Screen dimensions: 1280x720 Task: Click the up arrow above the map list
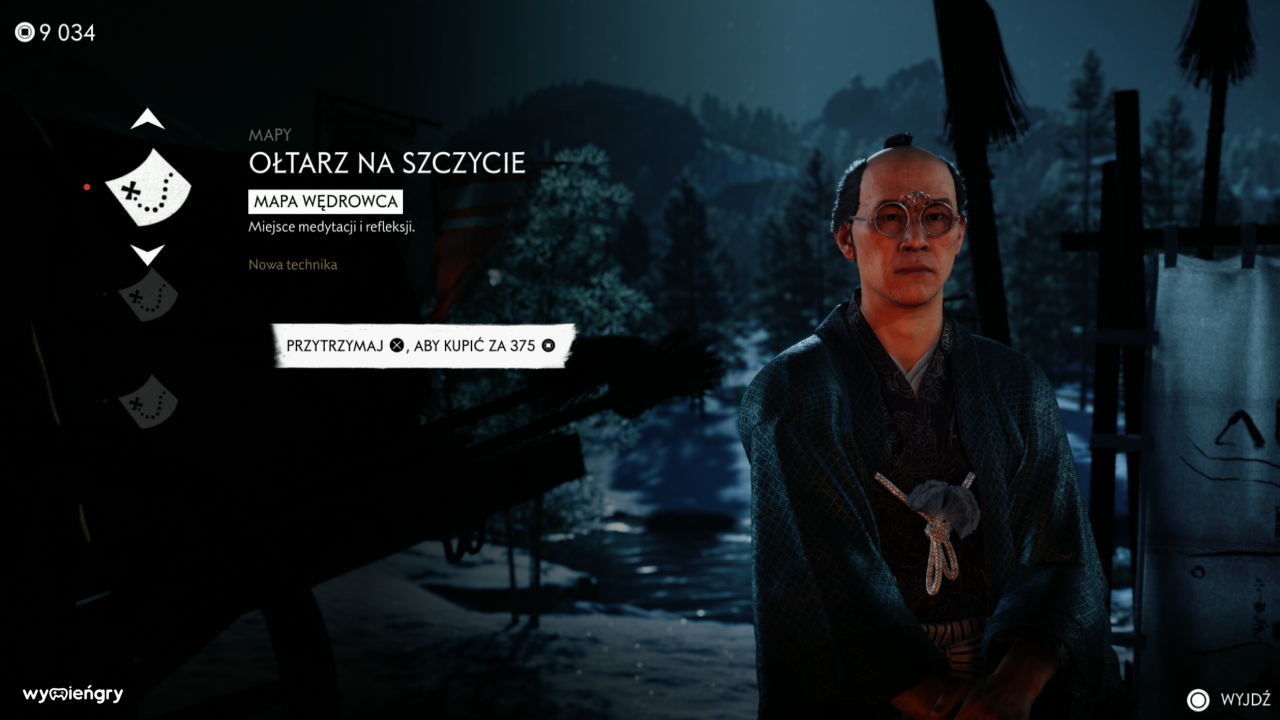coord(147,120)
